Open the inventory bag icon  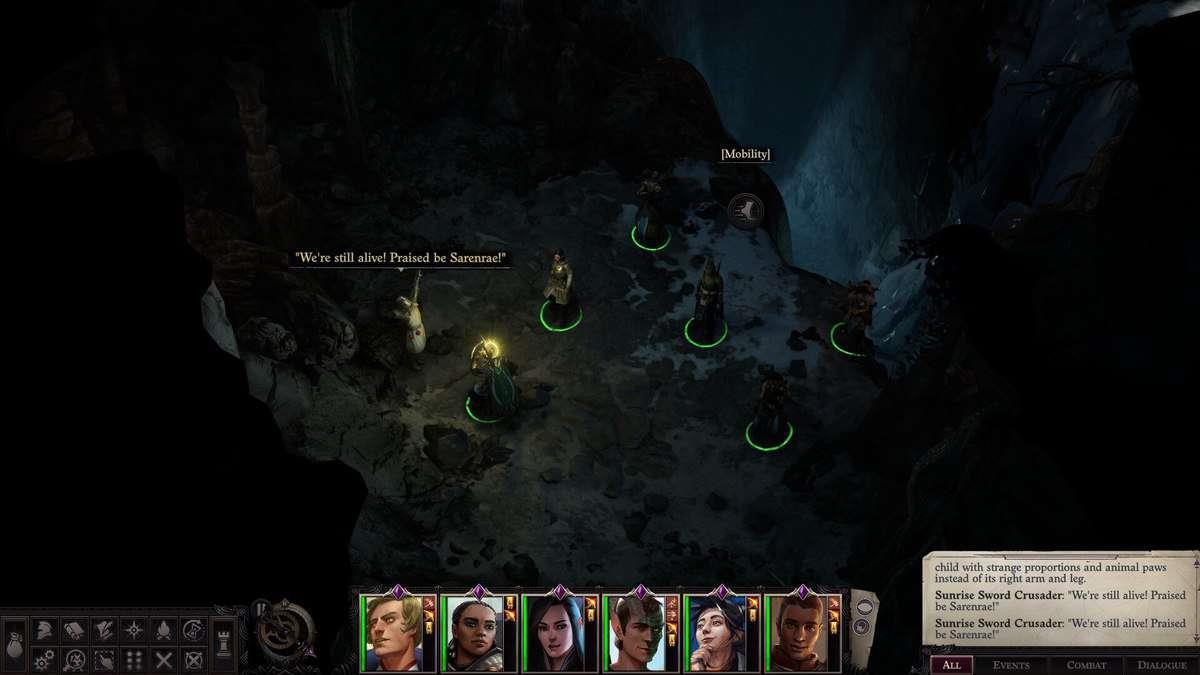[15, 645]
